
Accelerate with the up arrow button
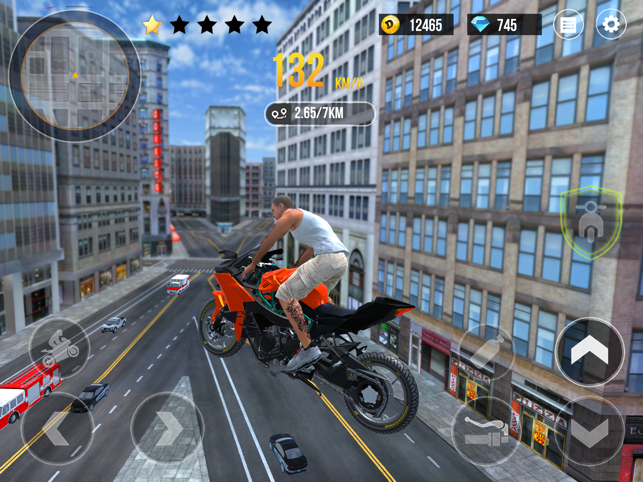click(590, 351)
